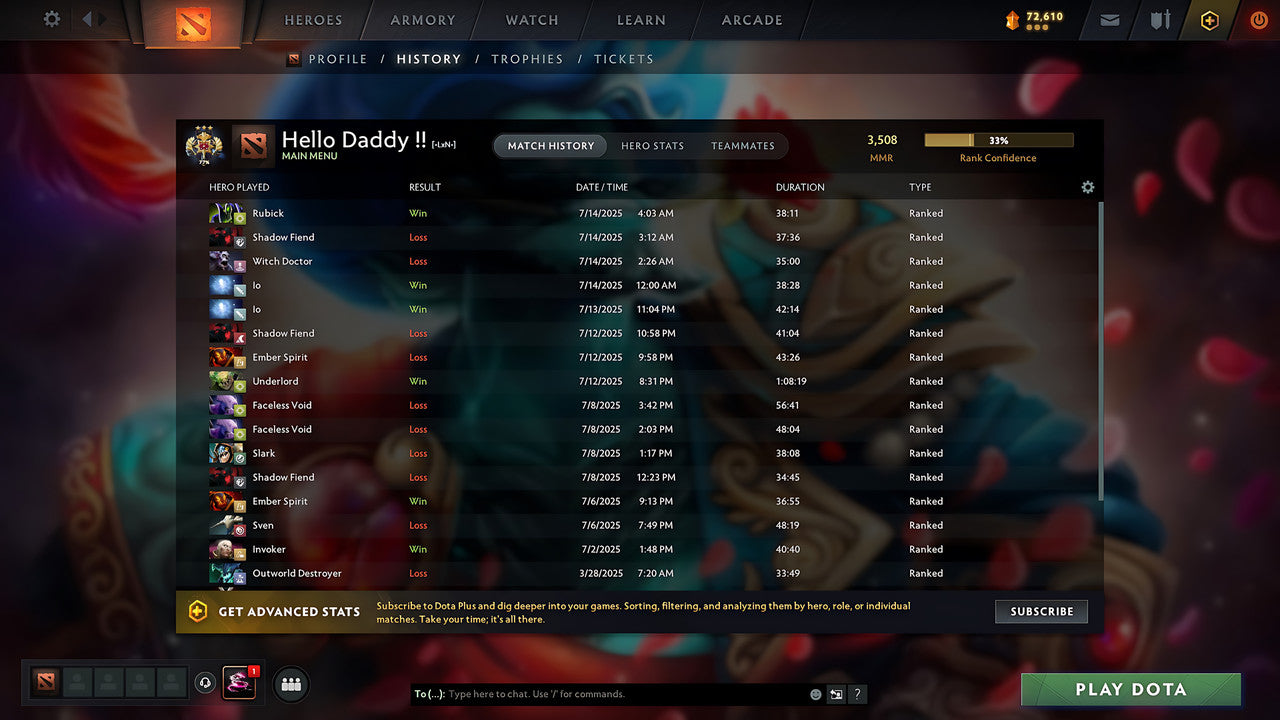Open the friends list icon near the chat bar
Viewport: 1280px width, 720px height.
(x=290, y=684)
